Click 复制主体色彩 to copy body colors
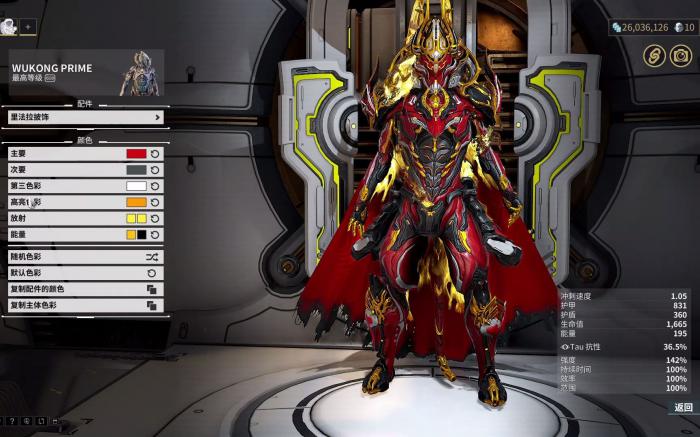Viewport: 700px width, 437px height. point(84,304)
